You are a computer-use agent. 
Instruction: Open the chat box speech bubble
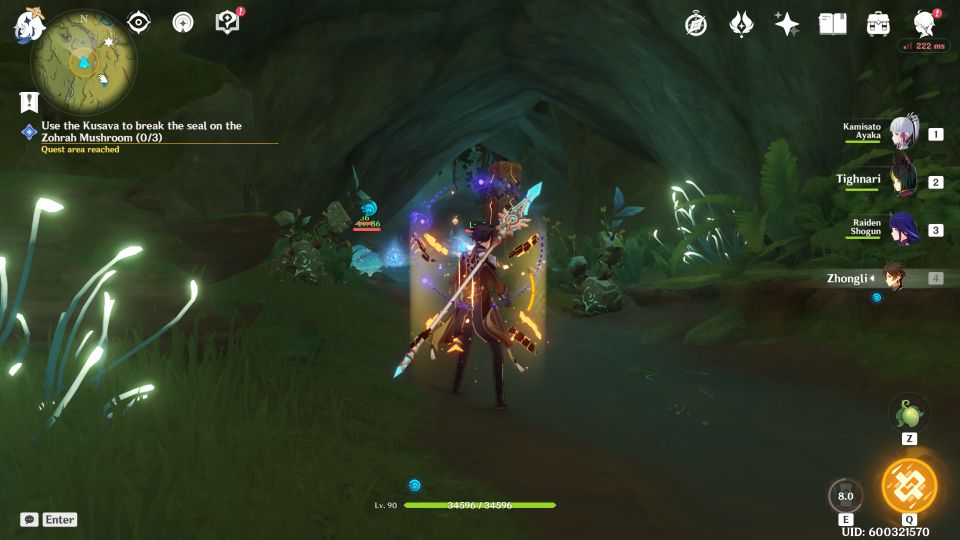(x=29, y=520)
